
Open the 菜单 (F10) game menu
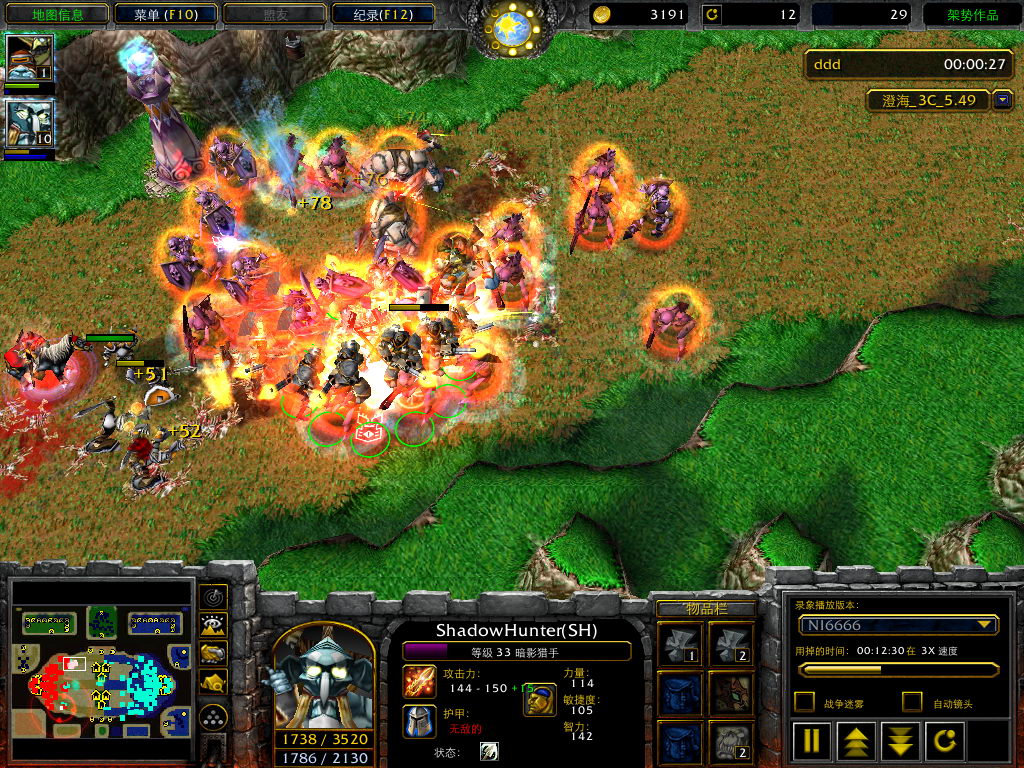164,15
